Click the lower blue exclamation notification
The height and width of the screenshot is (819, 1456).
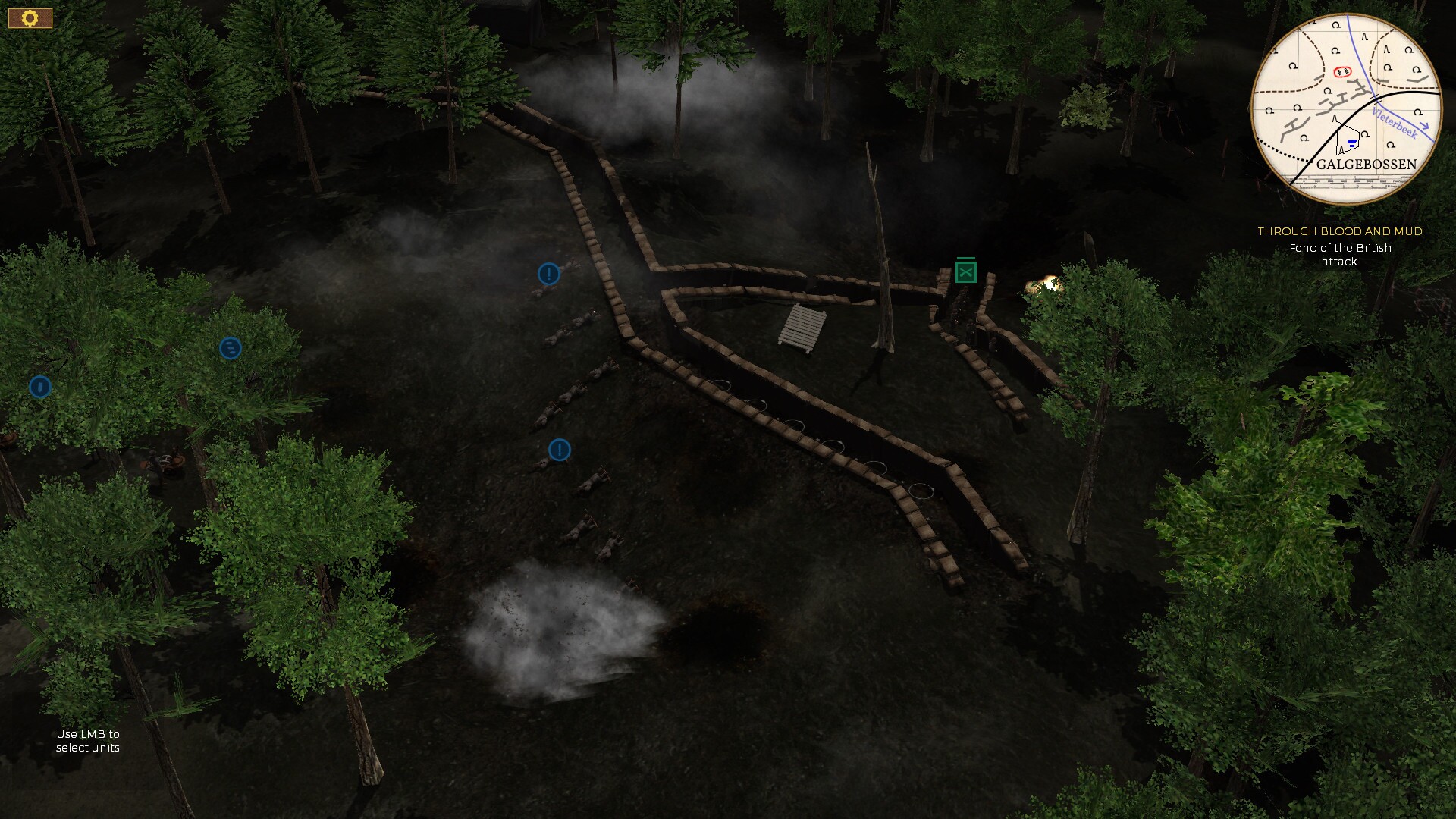coord(558,450)
